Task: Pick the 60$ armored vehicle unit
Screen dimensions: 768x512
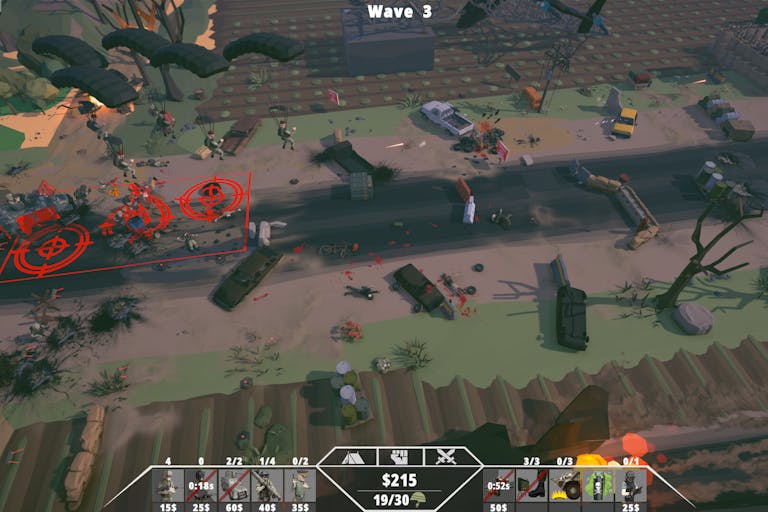Action: click(233, 485)
